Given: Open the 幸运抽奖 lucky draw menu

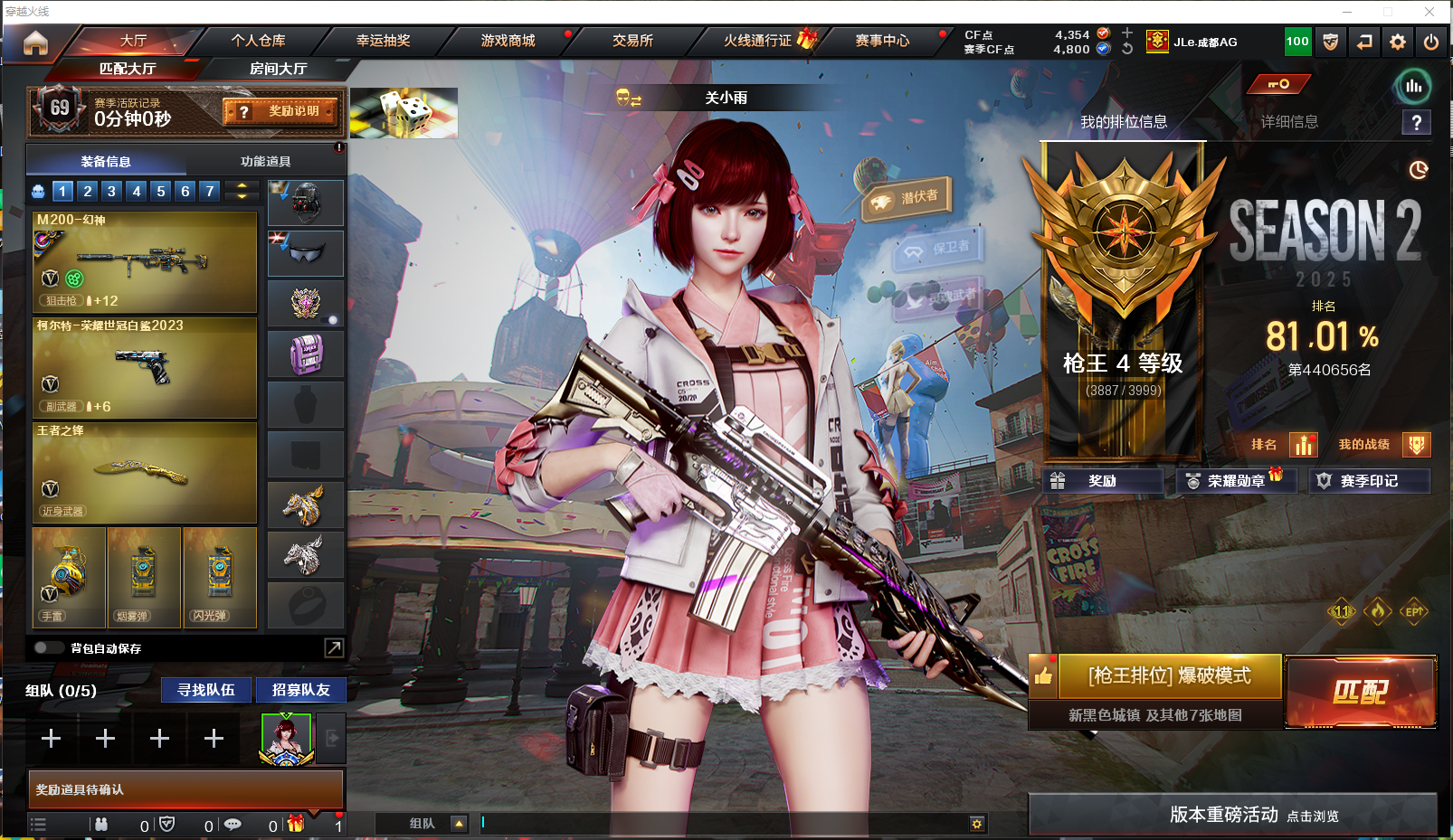Looking at the screenshot, I should [x=383, y=41].
